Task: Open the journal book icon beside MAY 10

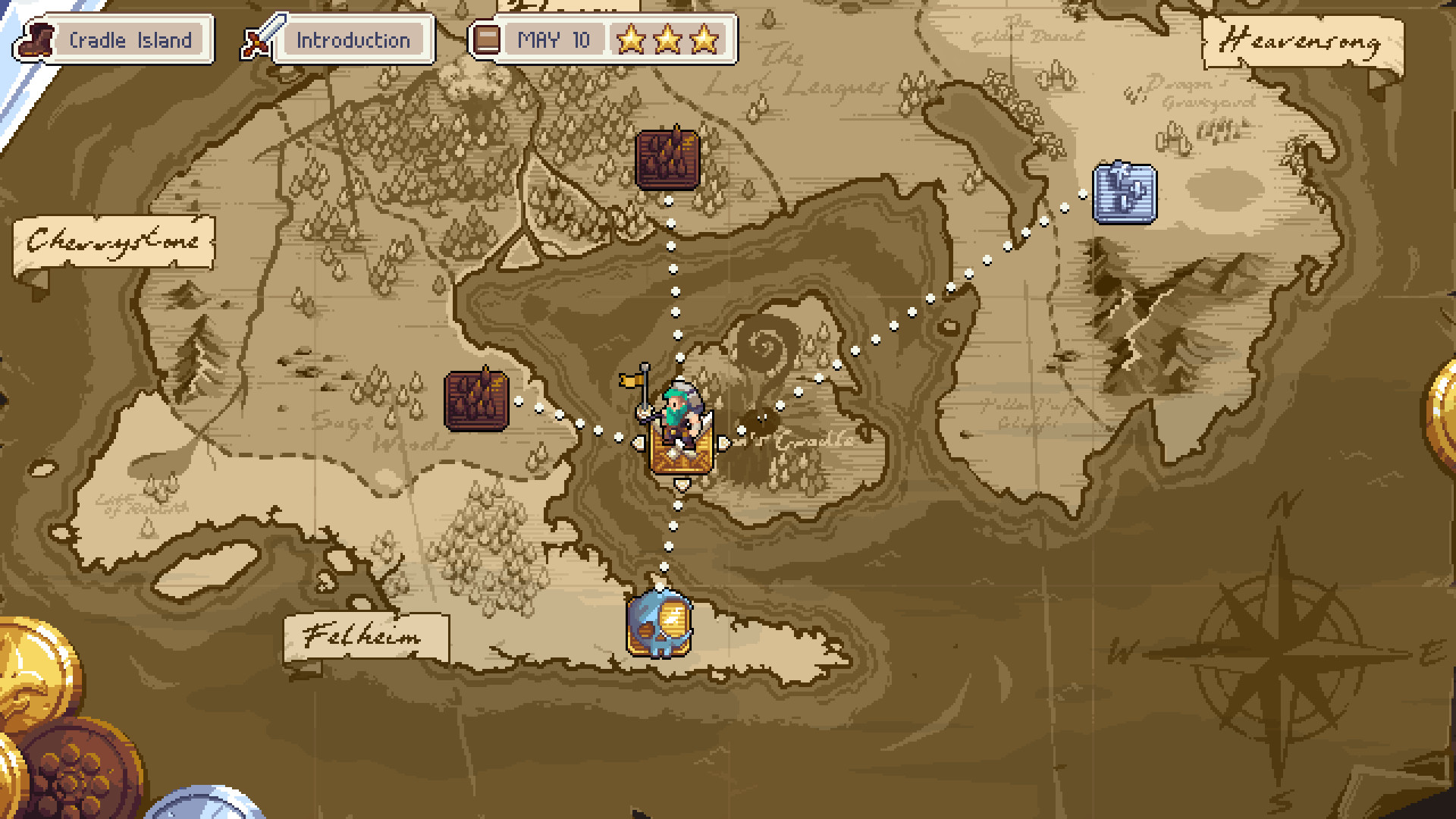Action: (x=486, y=38)
